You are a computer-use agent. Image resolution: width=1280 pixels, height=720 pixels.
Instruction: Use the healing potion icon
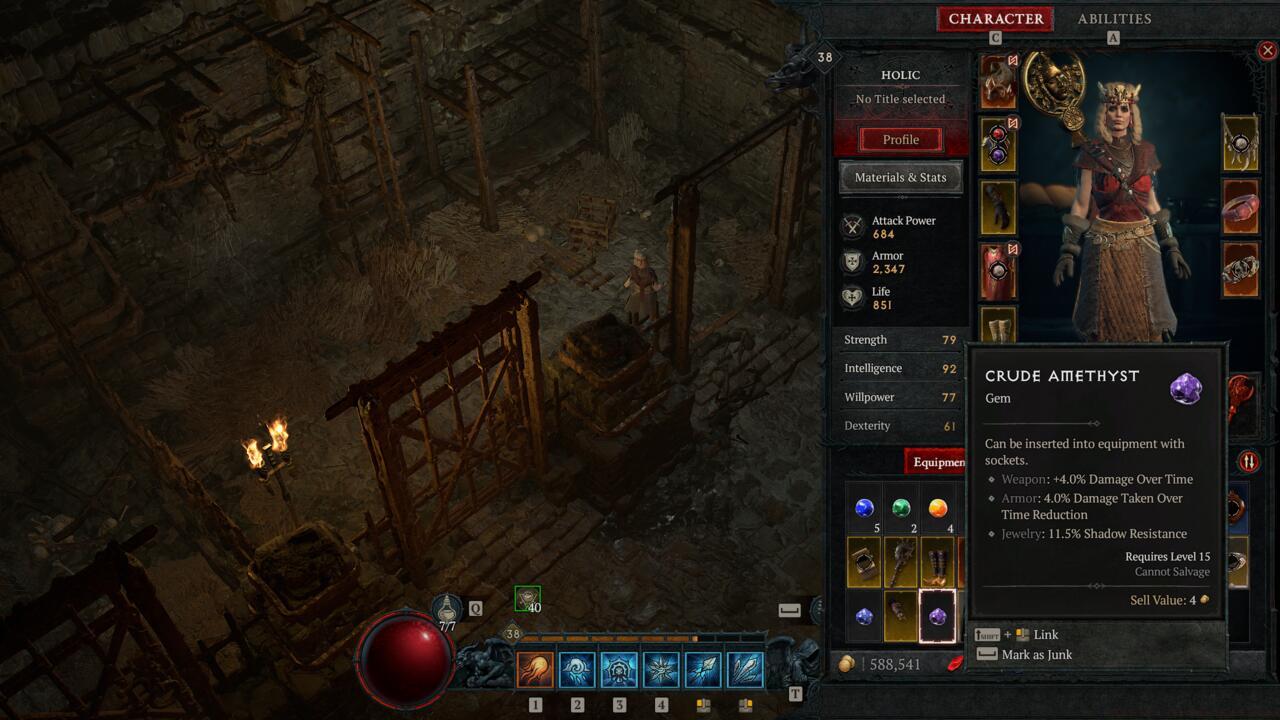pos(446,608)
